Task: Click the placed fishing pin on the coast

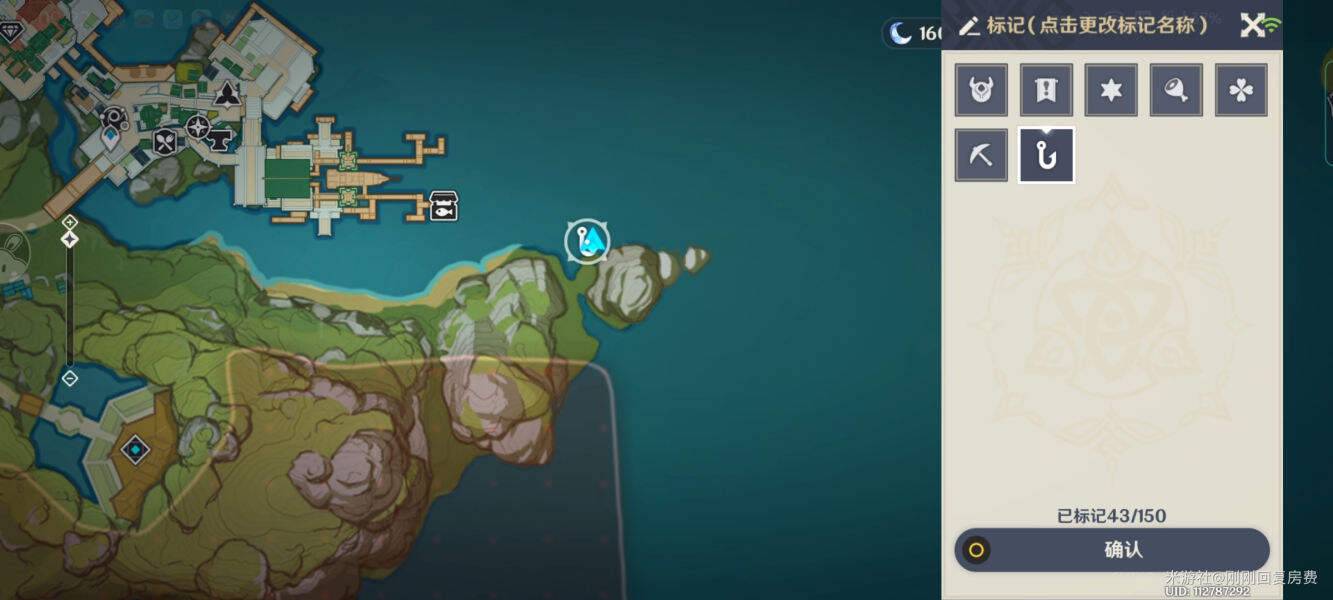Action: [x=587, y=241]
